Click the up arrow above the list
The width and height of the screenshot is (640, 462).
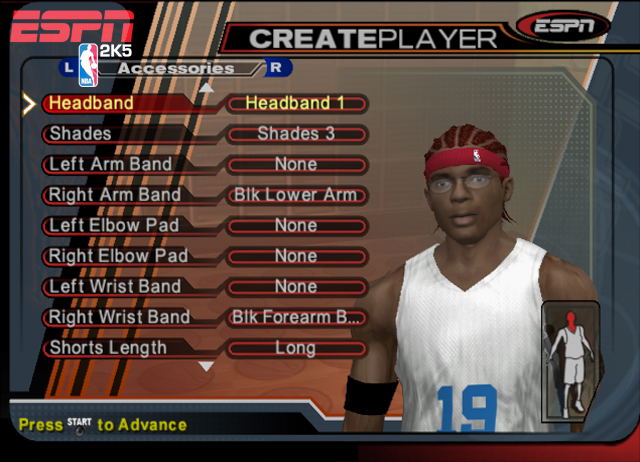(x=207, y=87)
